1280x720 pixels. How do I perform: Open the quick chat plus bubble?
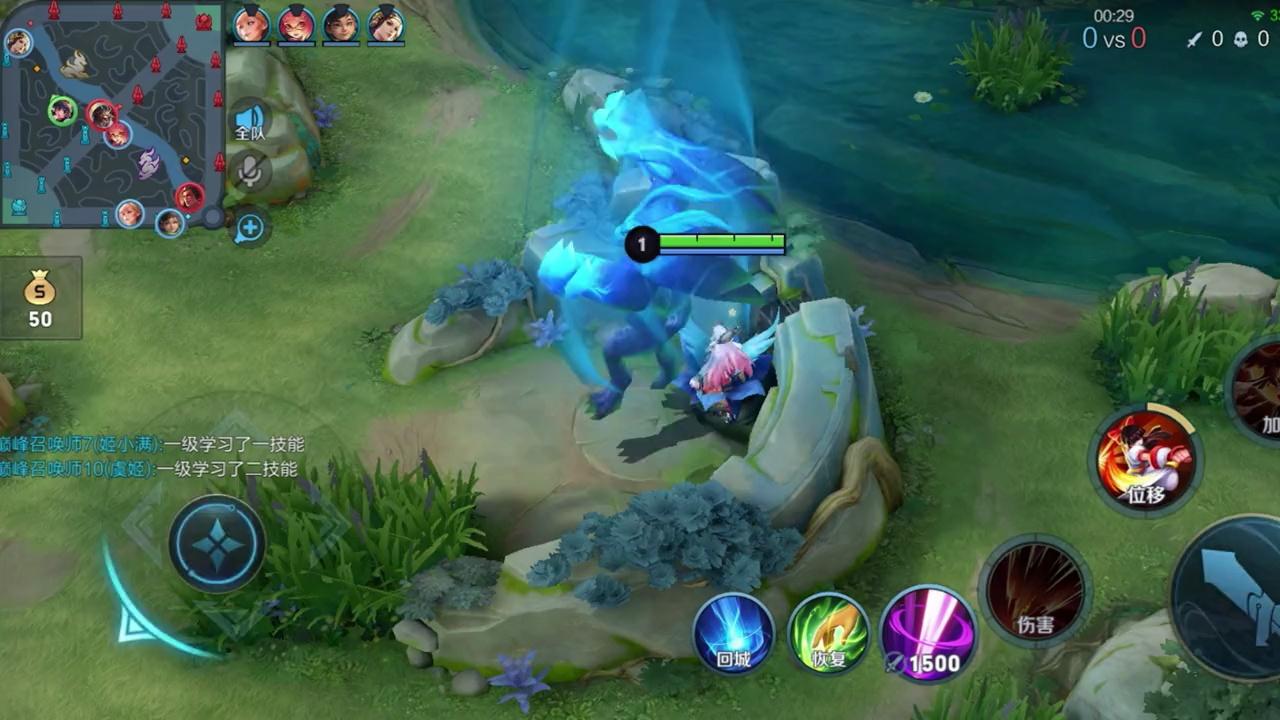249,229
